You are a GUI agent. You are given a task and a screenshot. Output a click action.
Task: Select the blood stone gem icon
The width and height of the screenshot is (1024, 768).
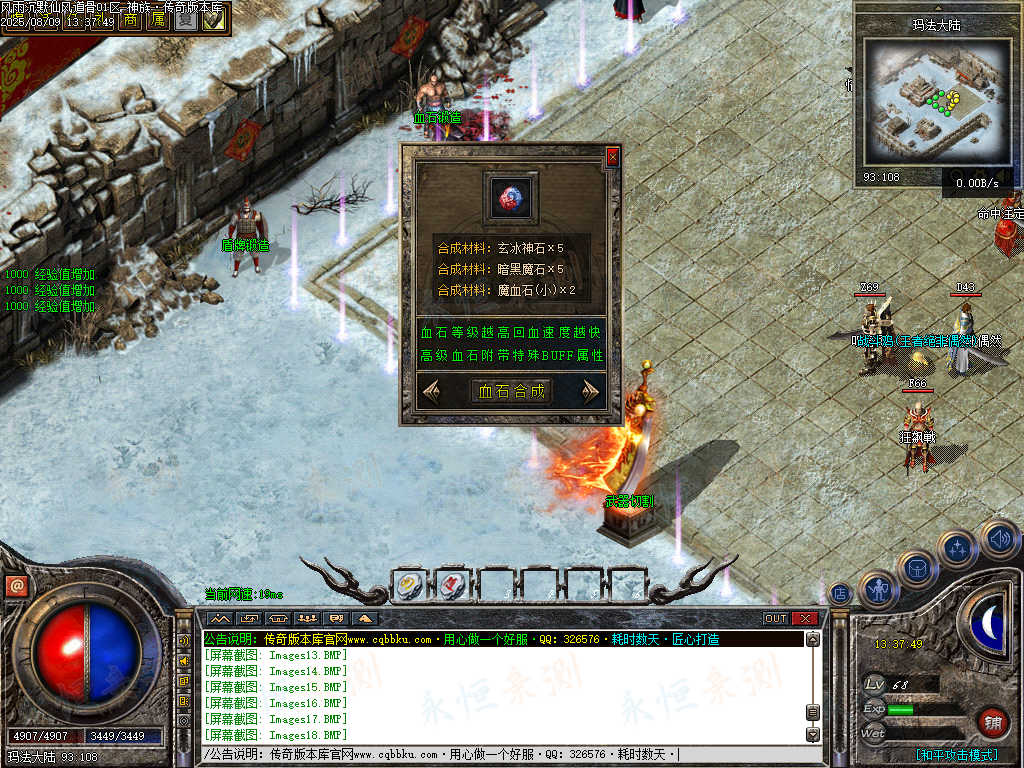coord(511,198)
